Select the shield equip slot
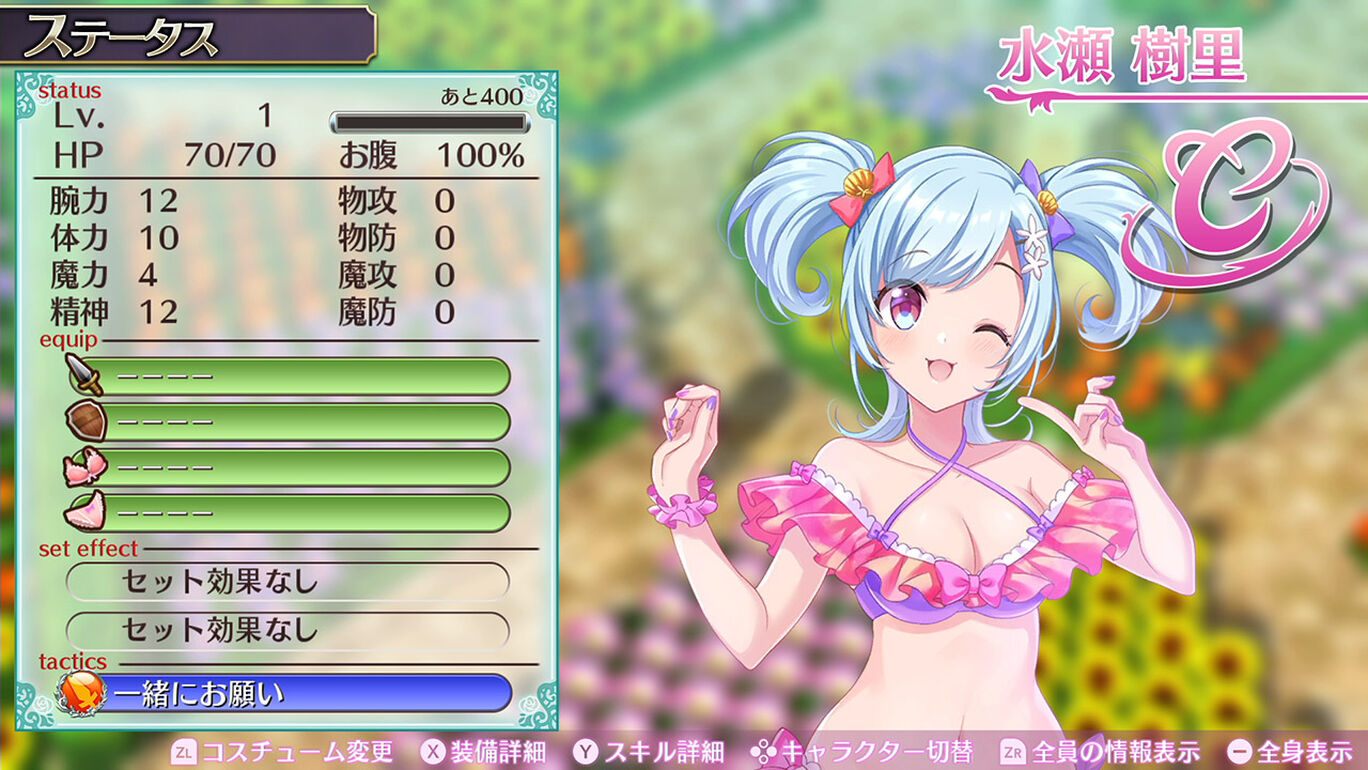The height and width of the screenshot is (770, 1368). click(290, 422)
